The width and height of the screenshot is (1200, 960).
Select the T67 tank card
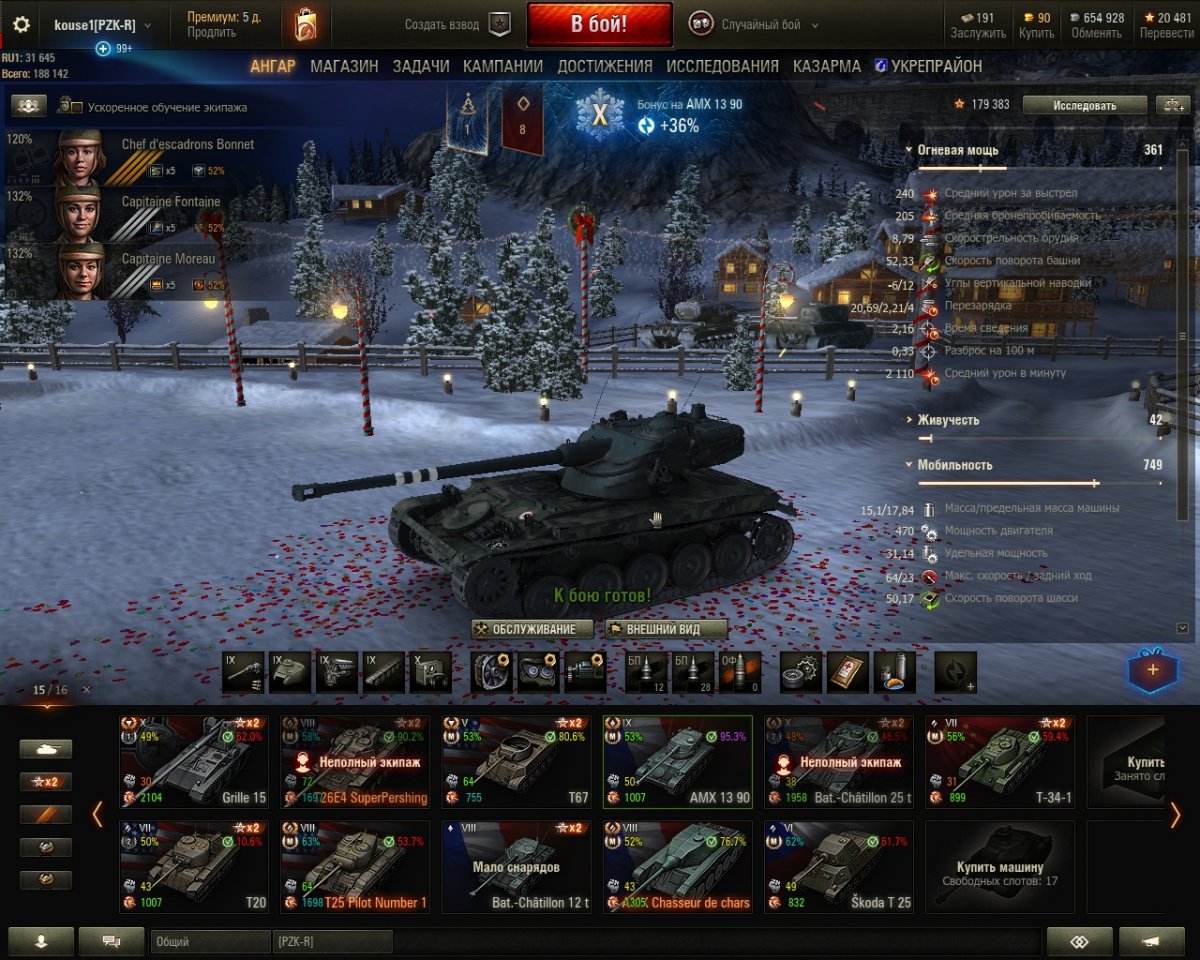tap(515, 761)
